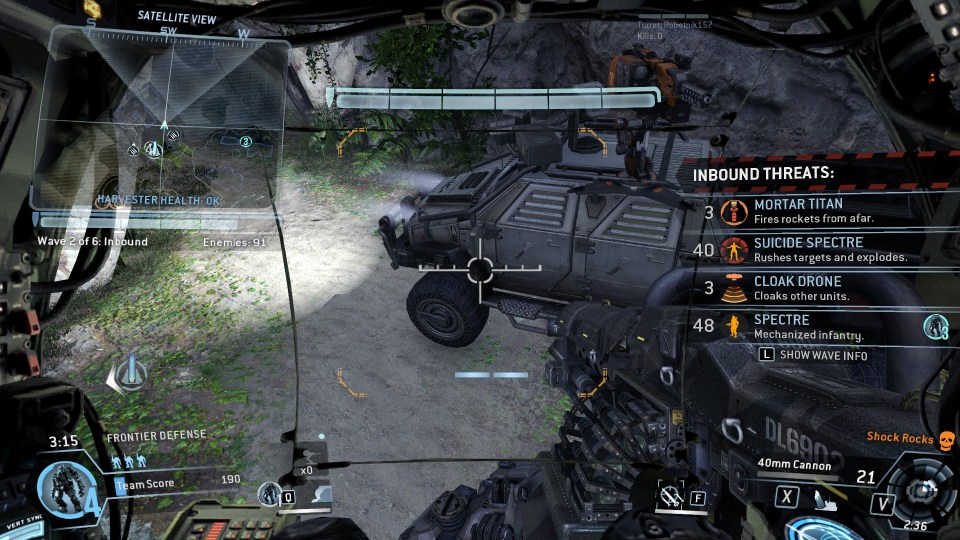
Task: Open the Satellite View minimap
Action: (x=165, y=120)
